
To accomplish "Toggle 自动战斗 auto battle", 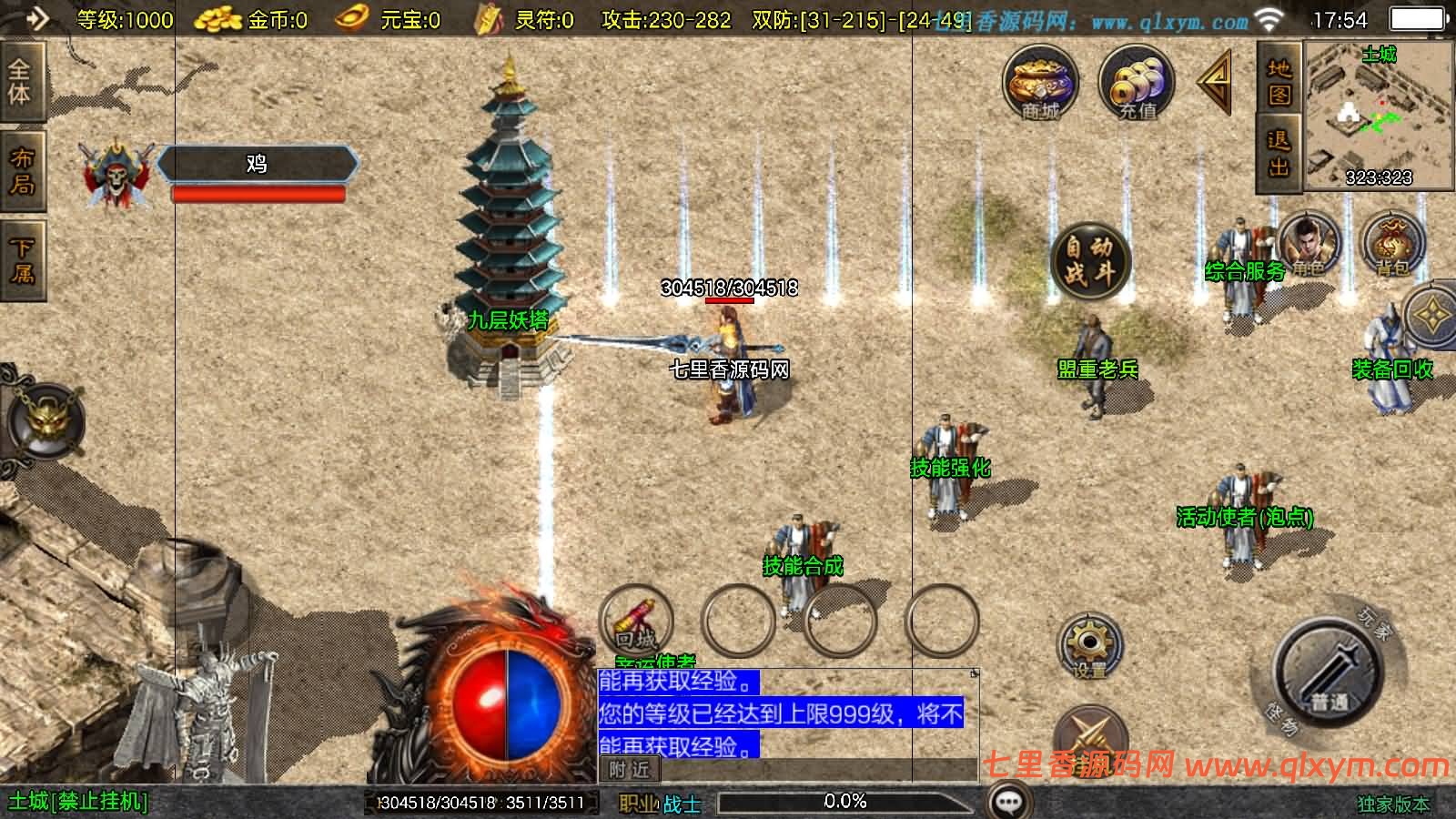I will click(x=1089, y=260).
